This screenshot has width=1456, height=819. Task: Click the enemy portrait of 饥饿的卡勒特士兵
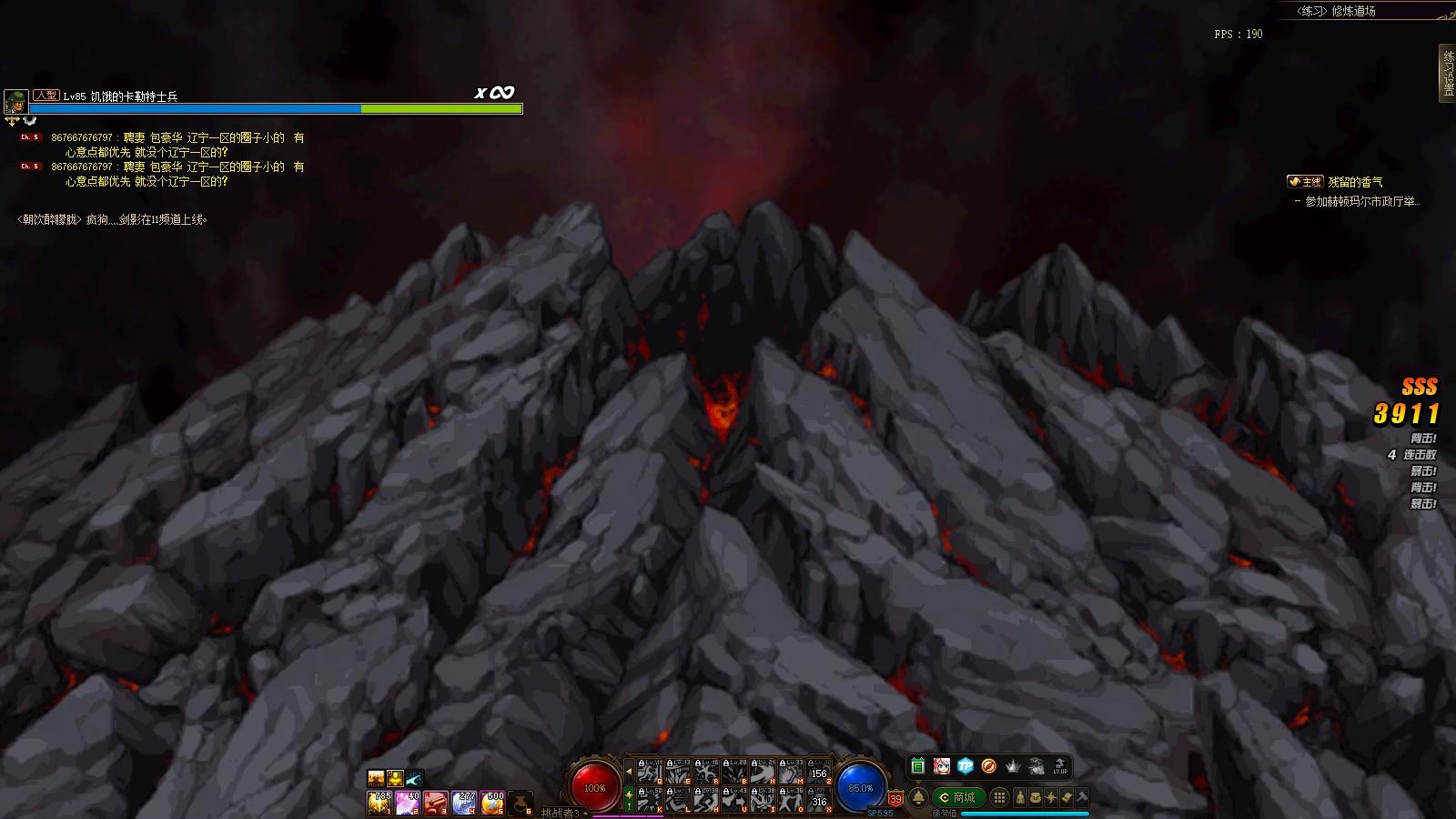(15, 101)
